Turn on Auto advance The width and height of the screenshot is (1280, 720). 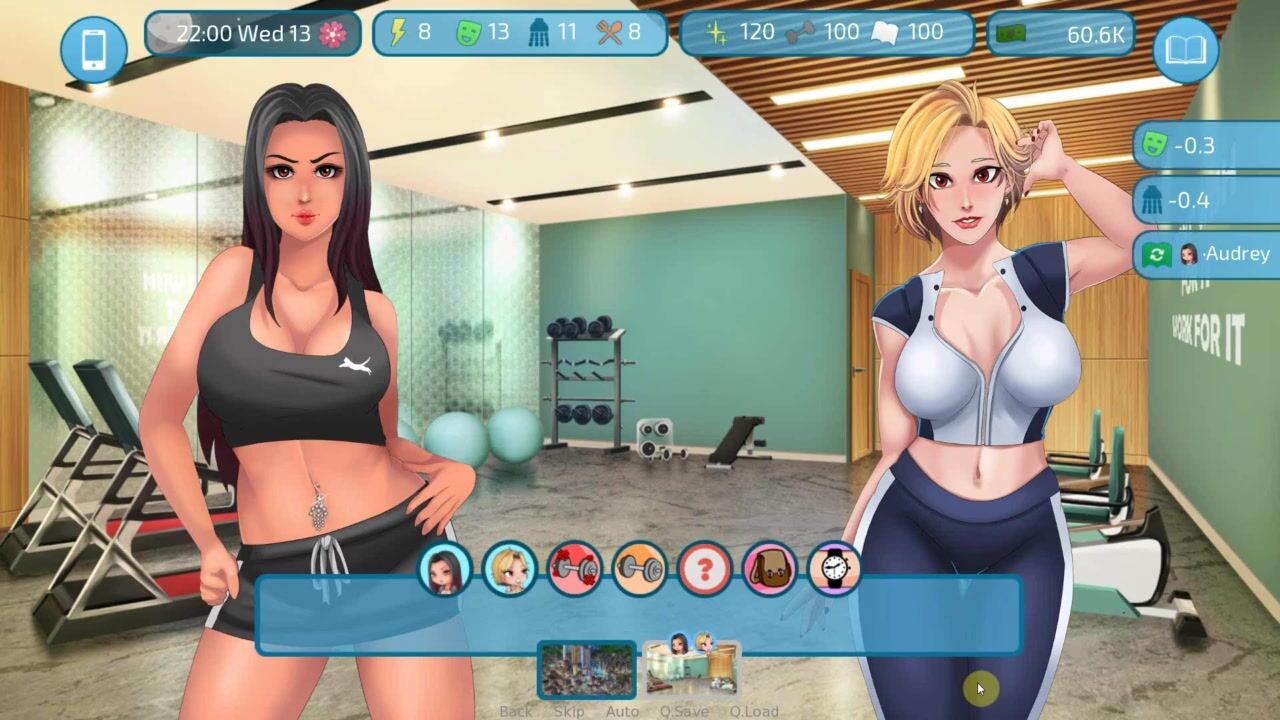[622, 711]
